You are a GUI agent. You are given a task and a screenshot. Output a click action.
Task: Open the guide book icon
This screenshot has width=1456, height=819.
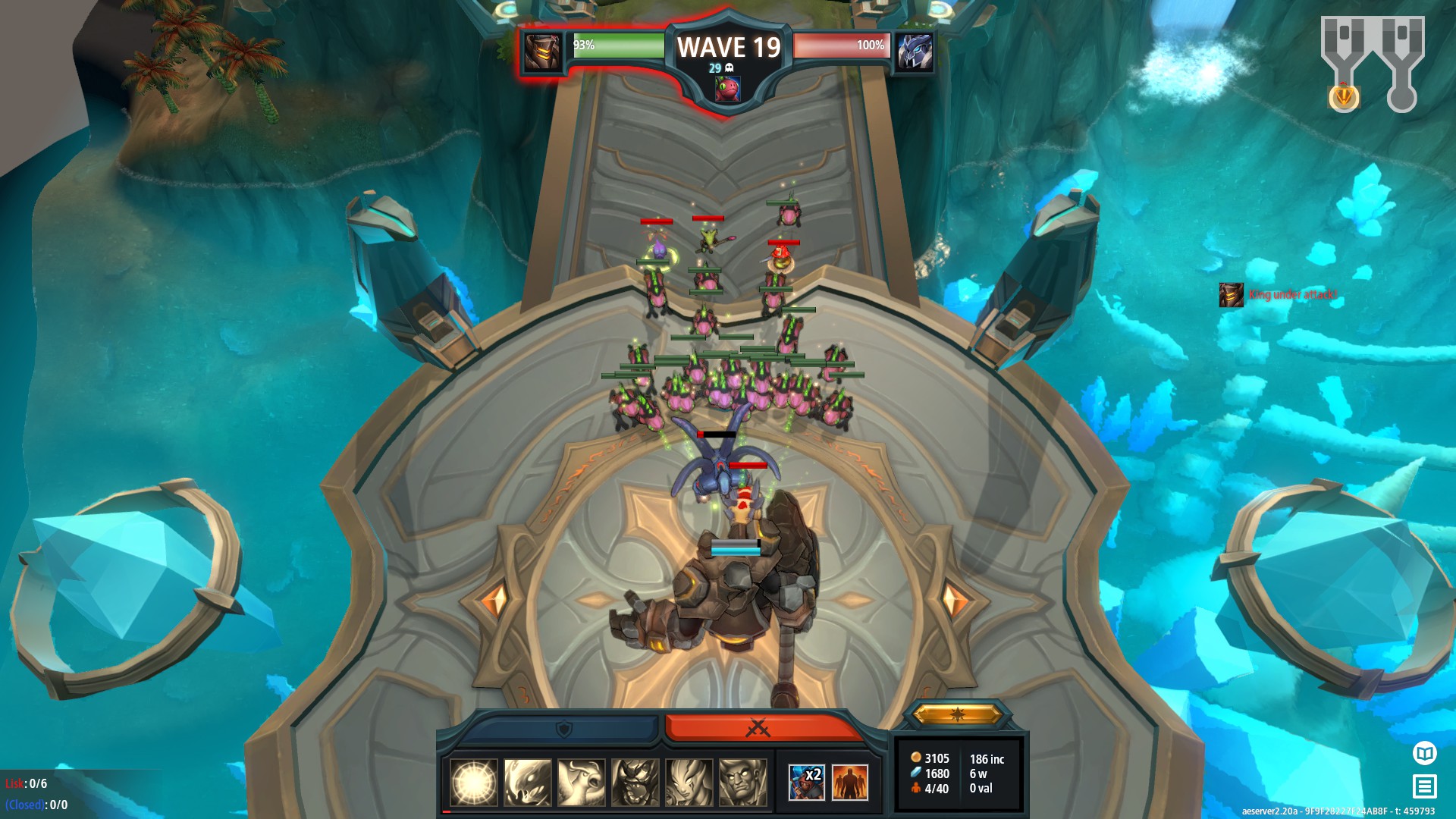click(1425, 753)
